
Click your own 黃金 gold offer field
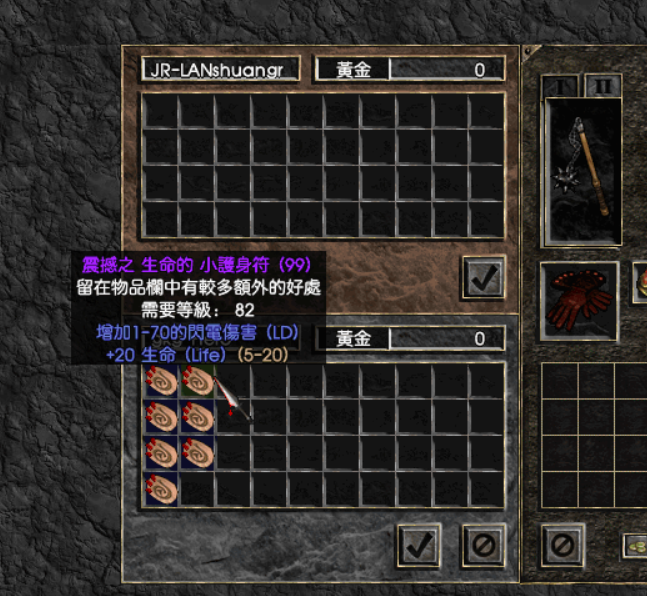(410, 339)
